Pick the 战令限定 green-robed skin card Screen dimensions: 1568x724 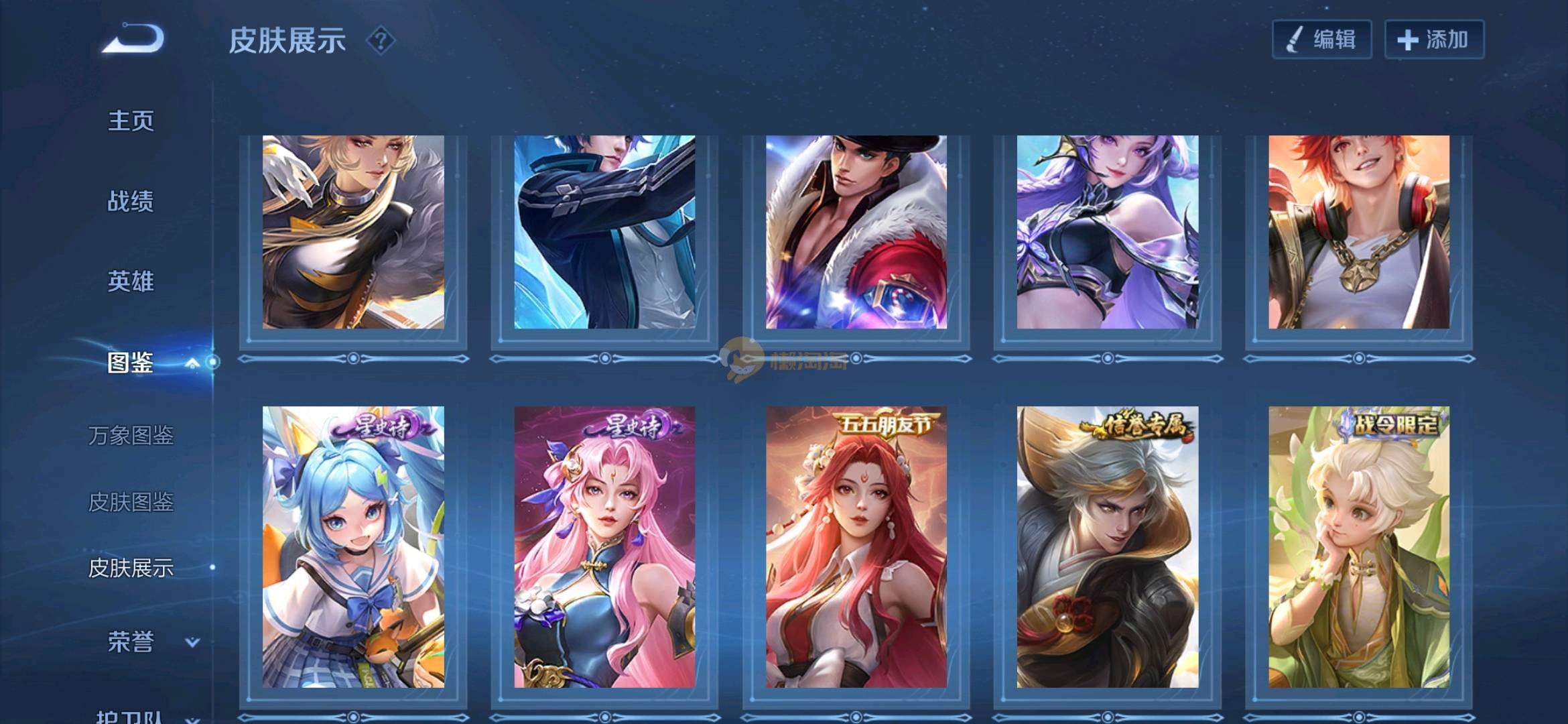[x=1358, y=546]
